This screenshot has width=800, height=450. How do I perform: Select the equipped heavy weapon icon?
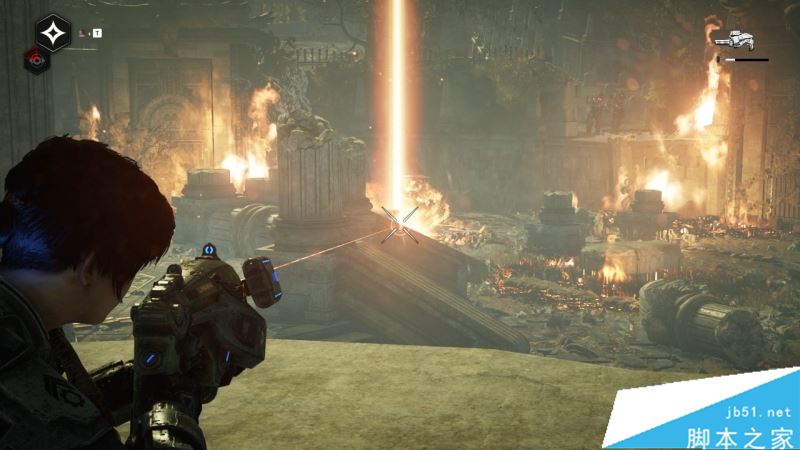click(736, 40)
